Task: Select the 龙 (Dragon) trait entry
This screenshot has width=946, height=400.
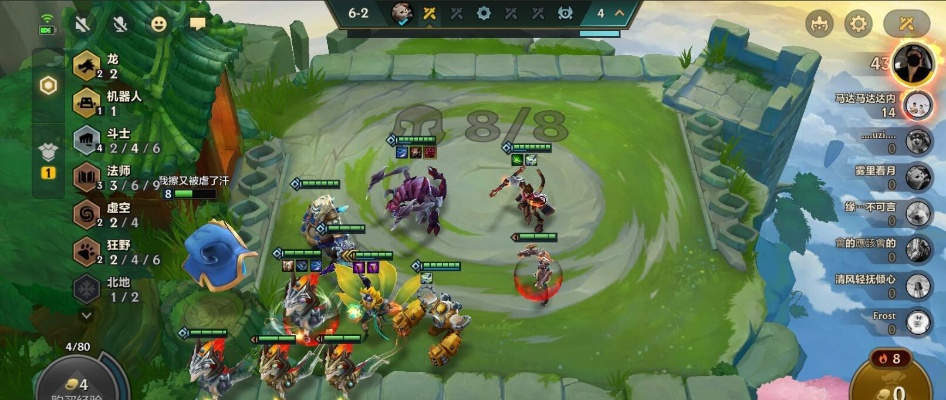Action: 100,66
